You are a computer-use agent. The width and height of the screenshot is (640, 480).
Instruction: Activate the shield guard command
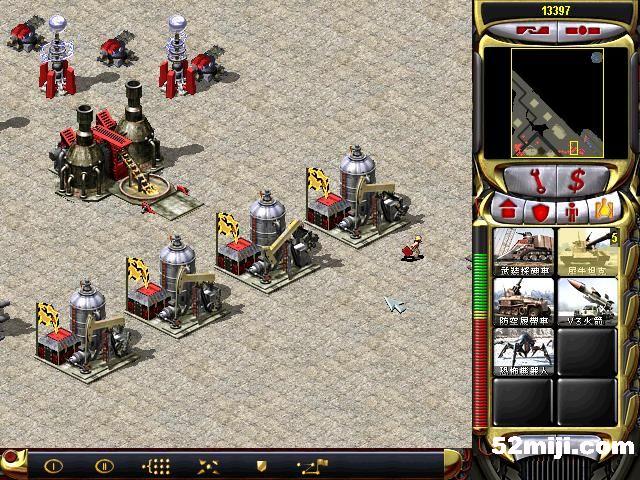click(261, 465)
